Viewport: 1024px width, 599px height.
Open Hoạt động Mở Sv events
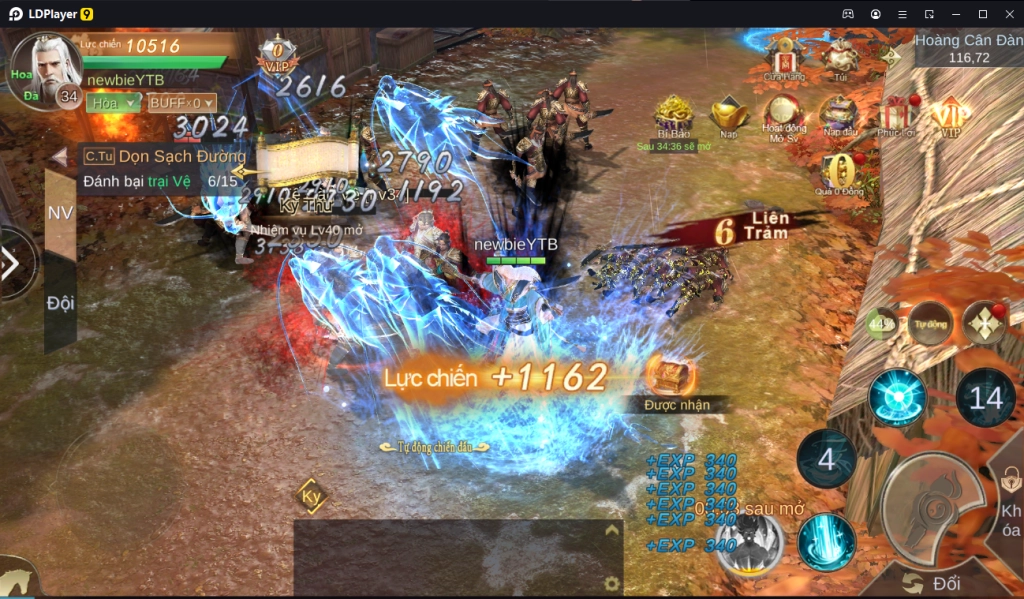[x=783, y=114]
